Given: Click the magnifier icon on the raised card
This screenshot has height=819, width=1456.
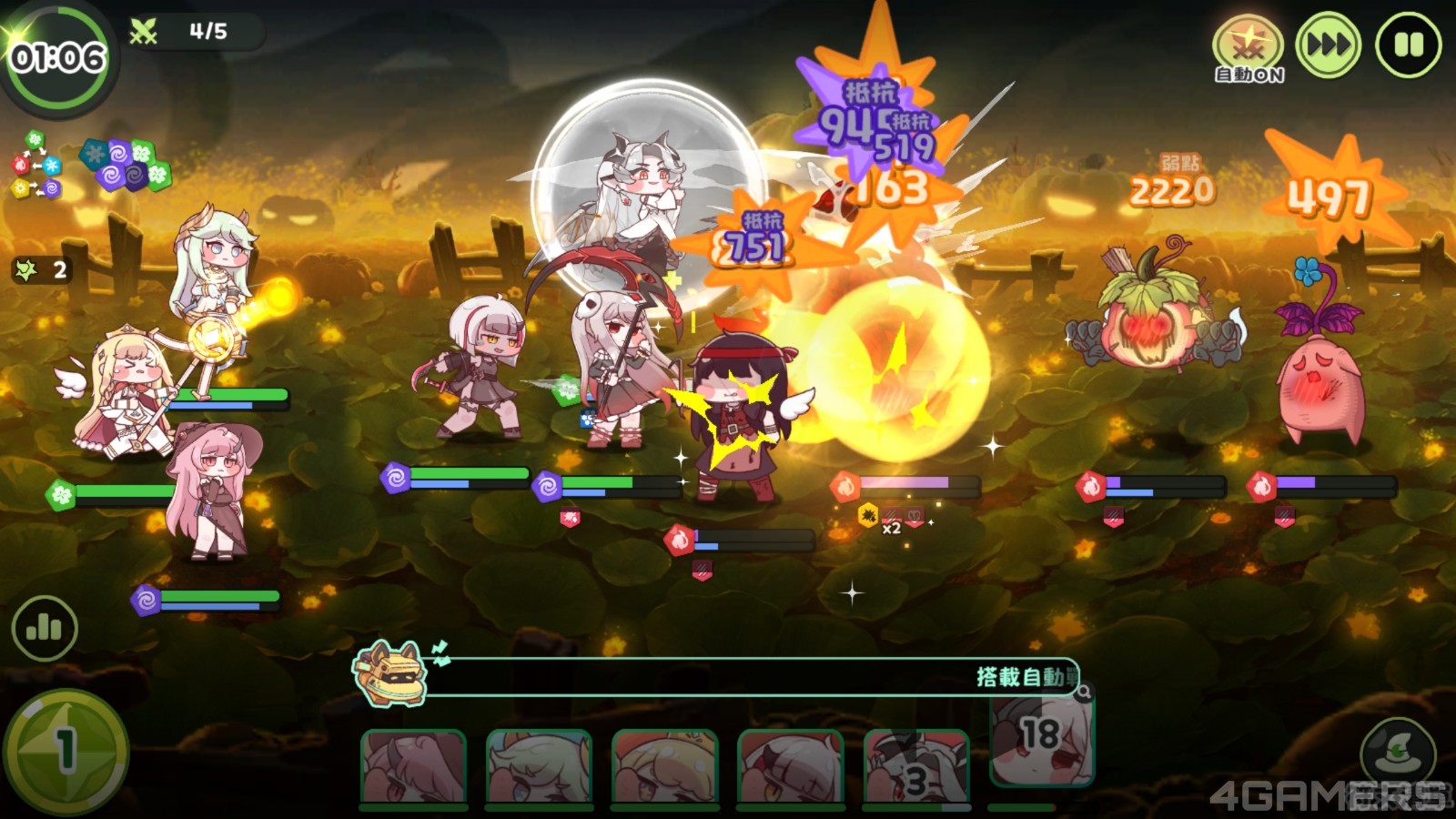Looking at the screenshot, I should pos(1083,693).
